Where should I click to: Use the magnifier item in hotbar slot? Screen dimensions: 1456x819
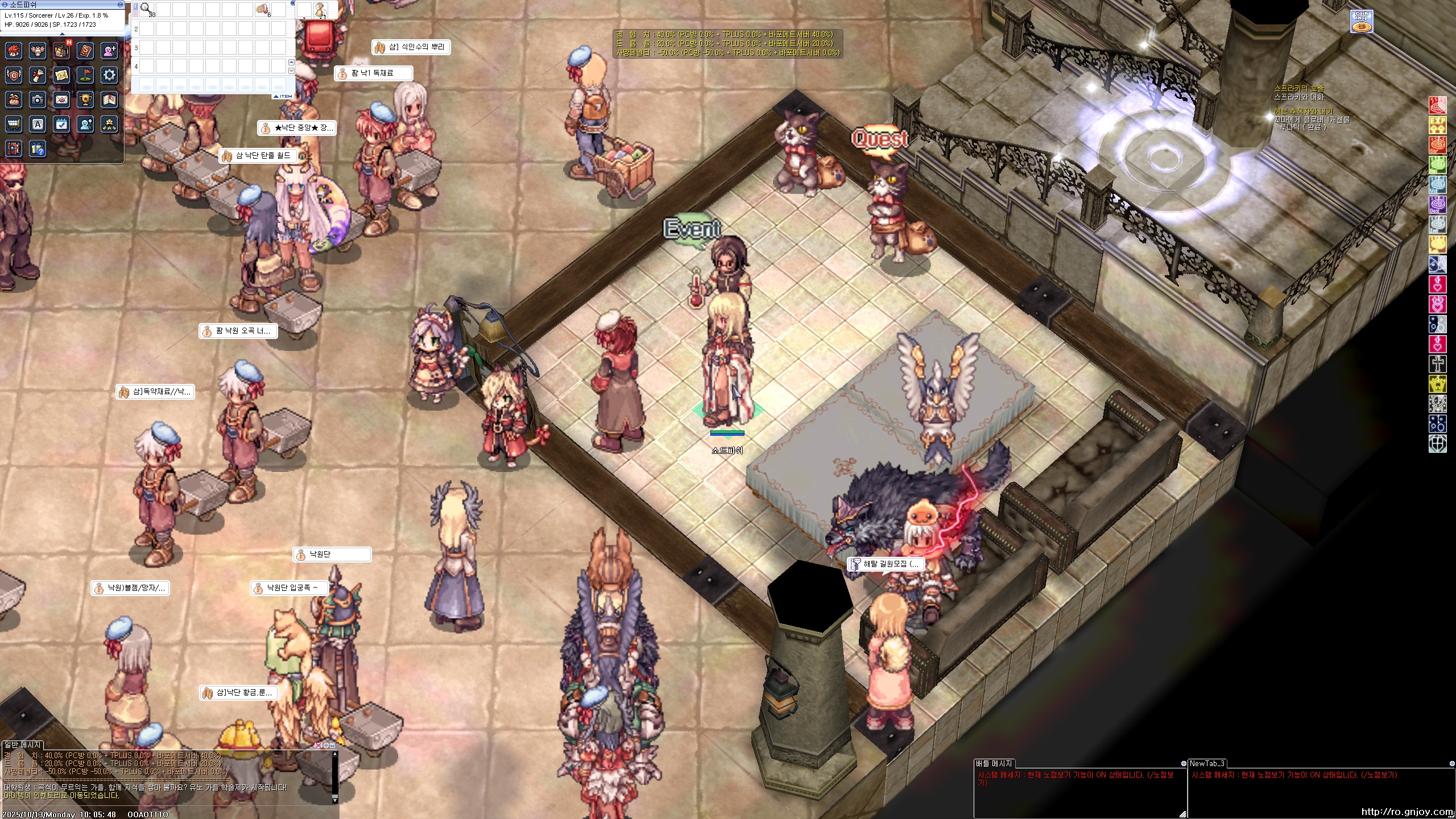click(147, 9)
